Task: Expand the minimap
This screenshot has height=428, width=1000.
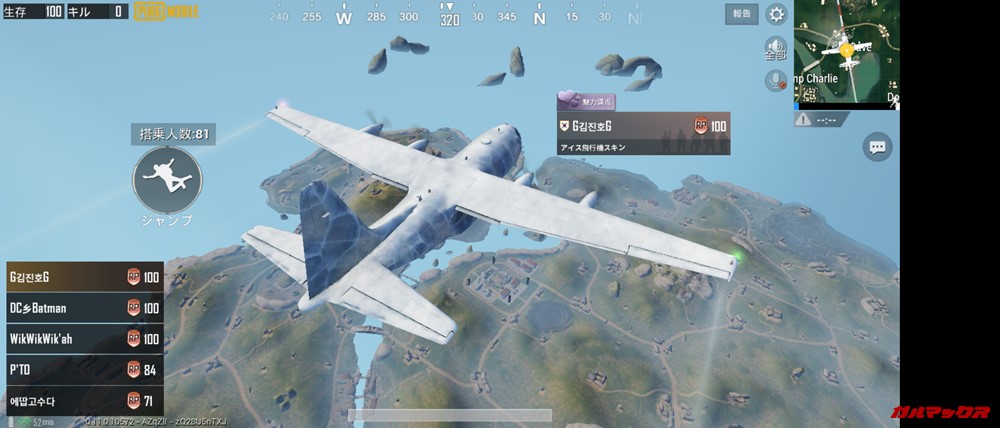Action: pos(846,52)
